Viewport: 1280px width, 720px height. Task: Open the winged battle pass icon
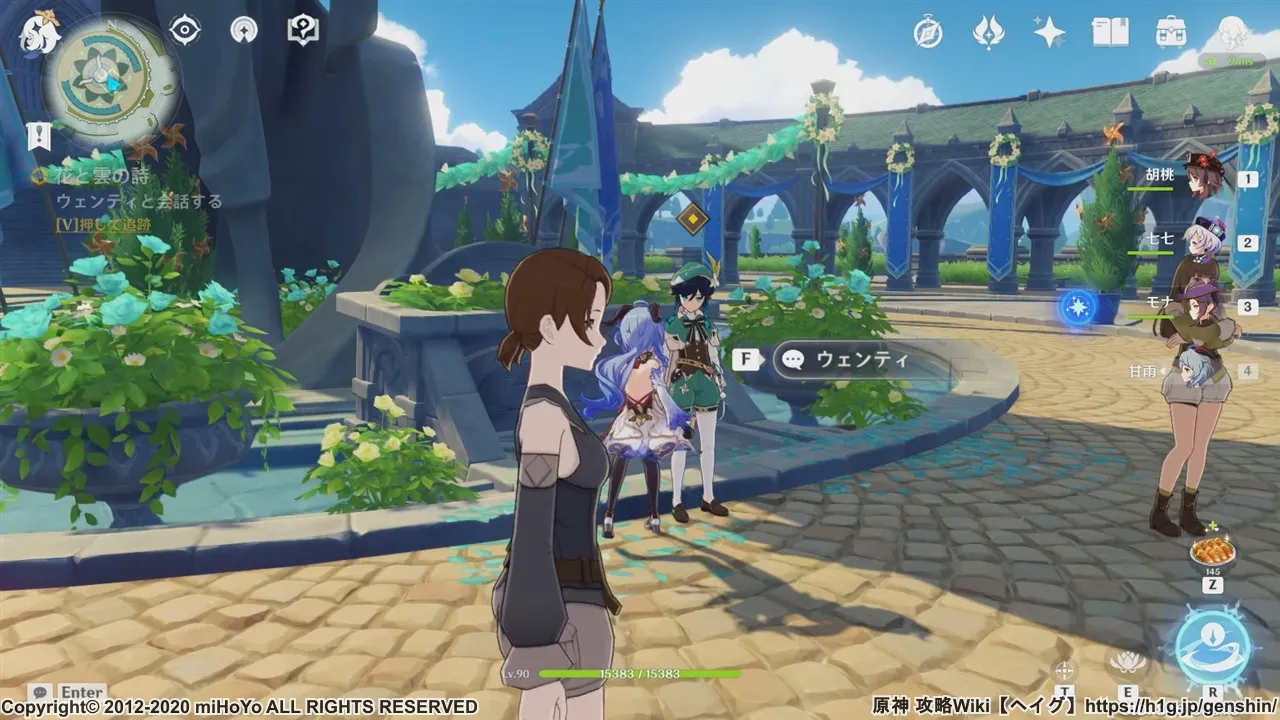tap(988, 33)
